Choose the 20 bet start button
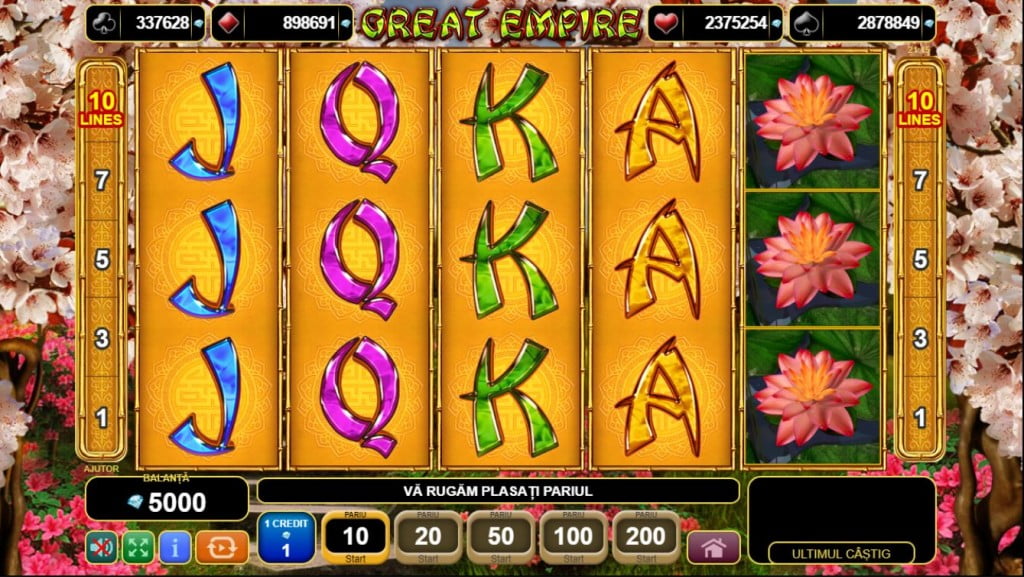The image size is (1024, 577). [x=428, y=538]
